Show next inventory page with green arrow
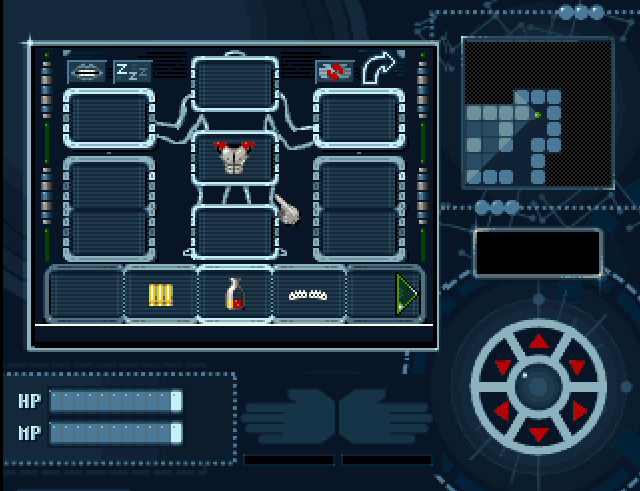The width and height of the screenshot is (640, 491). pyautogui.click(x=406, y=294)
